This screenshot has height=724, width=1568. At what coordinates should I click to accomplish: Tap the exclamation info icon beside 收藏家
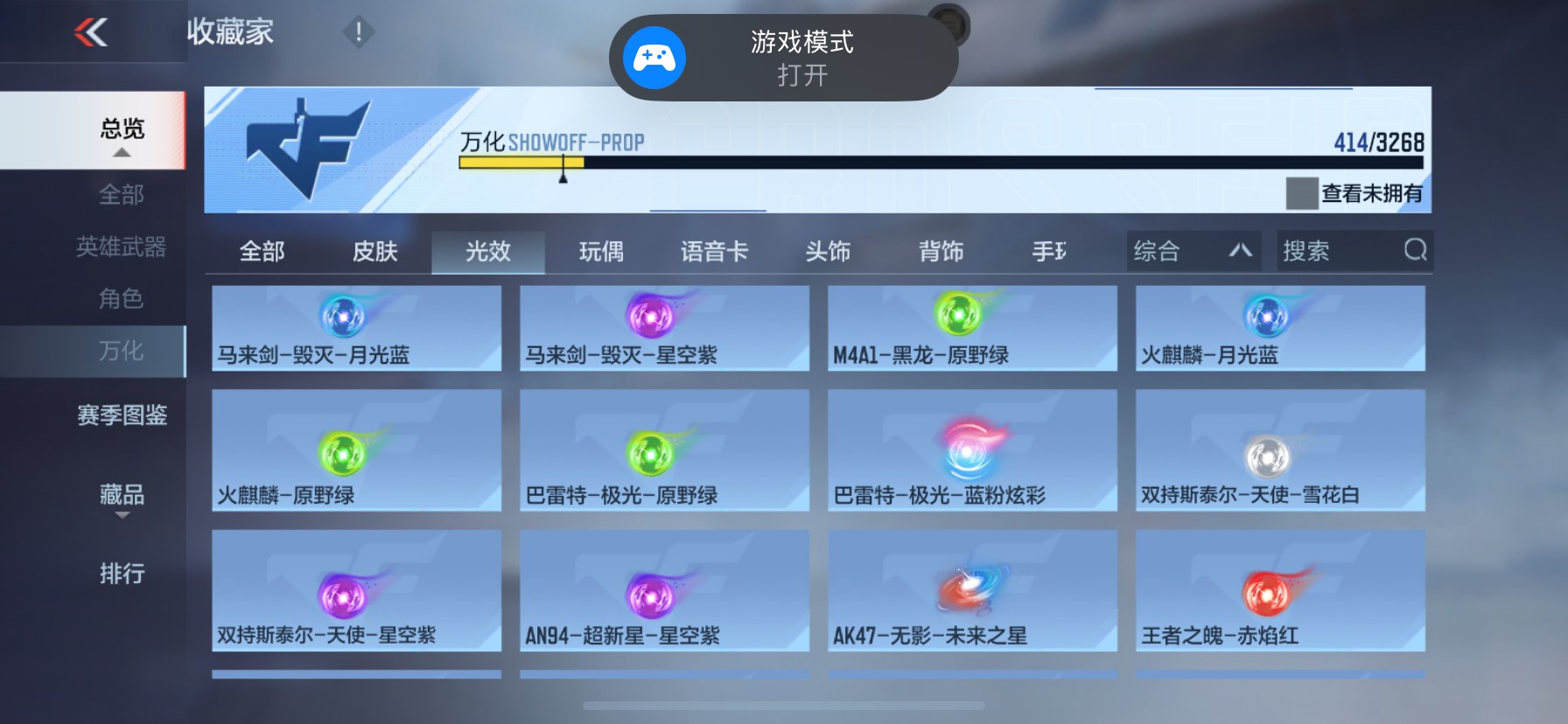pyautogui.click(x=359, y=31)
